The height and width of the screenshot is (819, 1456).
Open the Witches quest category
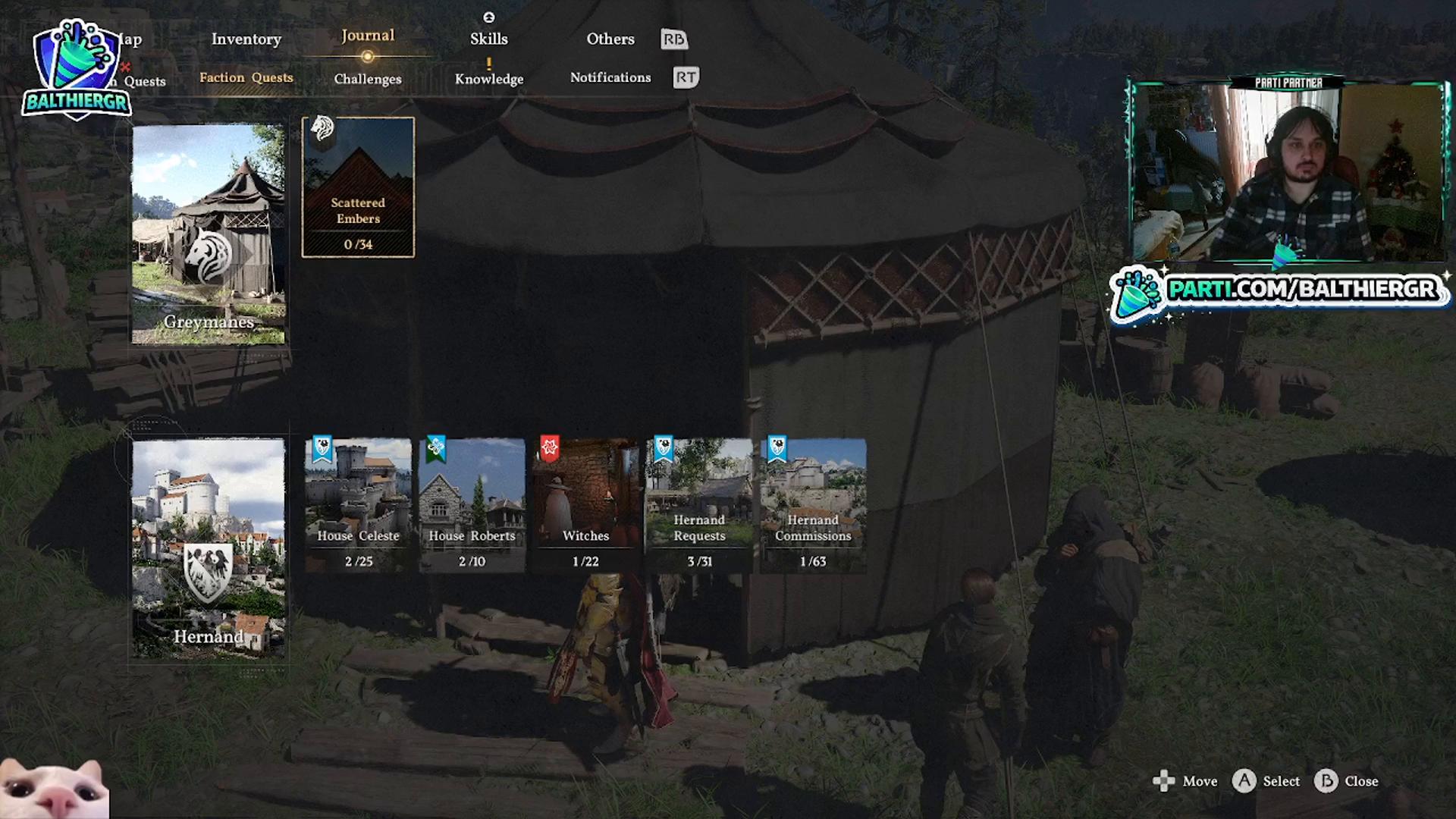click(x=585, y=500)
